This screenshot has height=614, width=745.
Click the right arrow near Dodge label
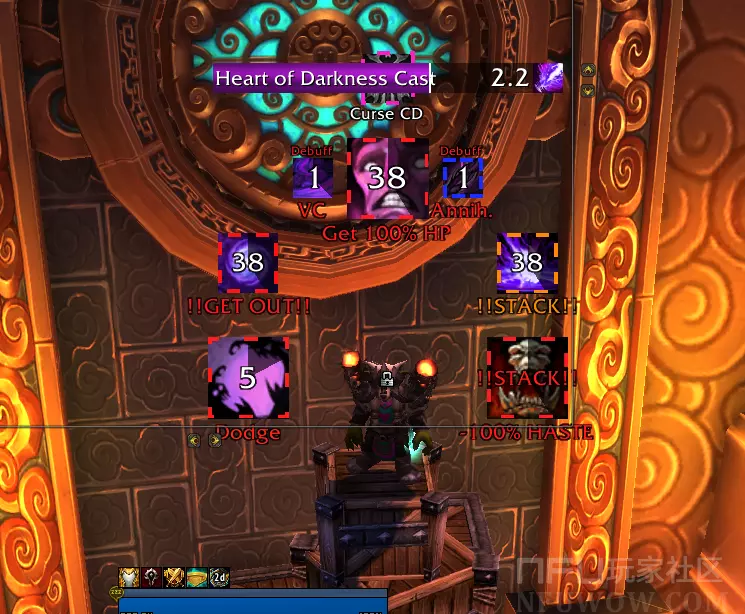(x=215, y=440)
